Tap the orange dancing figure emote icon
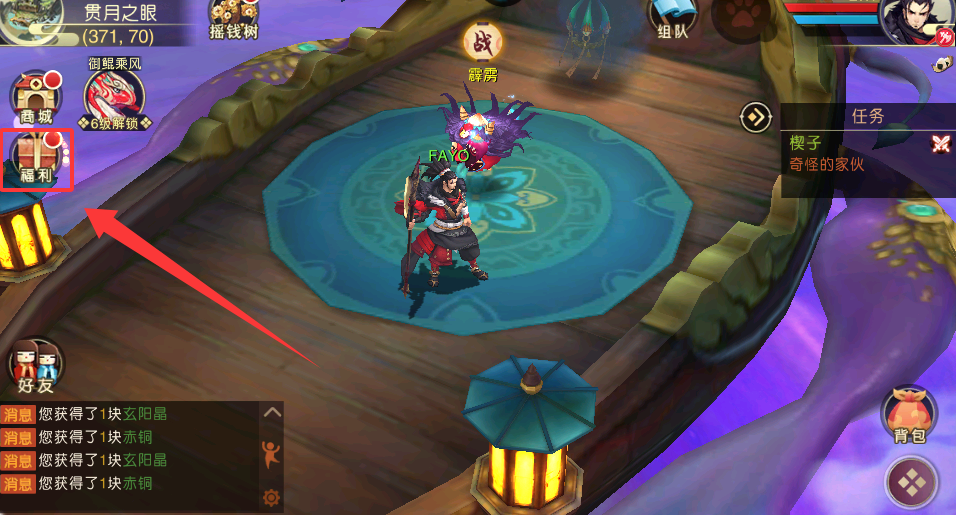 (x=270, y=453)
